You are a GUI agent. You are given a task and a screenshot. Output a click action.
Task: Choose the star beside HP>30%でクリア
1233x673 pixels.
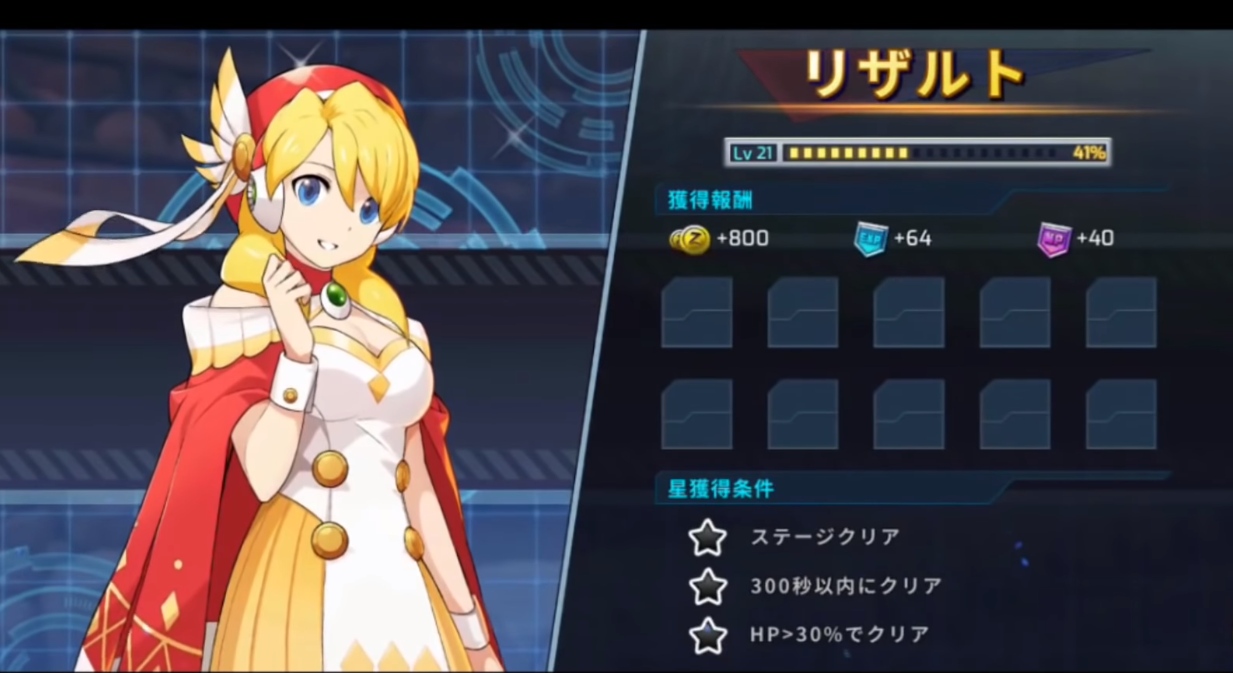(708, 634)
